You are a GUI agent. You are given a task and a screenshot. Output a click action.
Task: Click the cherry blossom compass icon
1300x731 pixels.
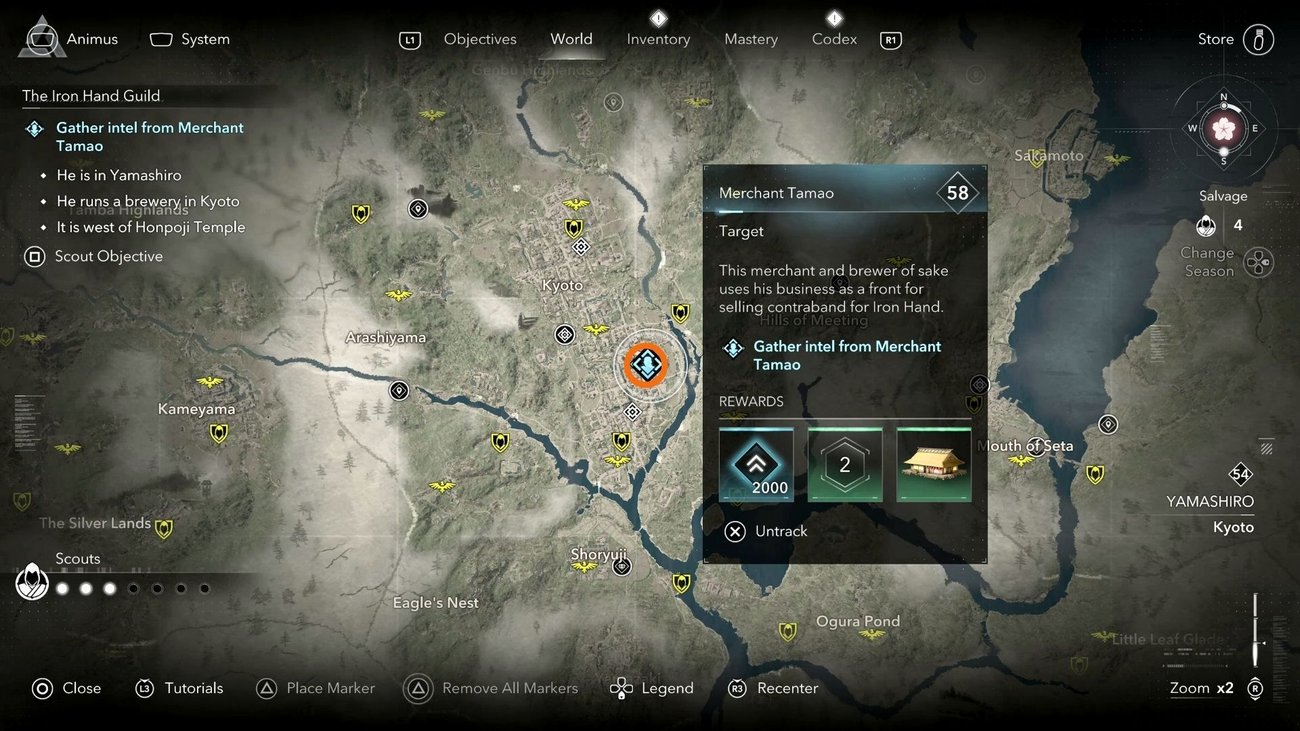pos(1224,128)
